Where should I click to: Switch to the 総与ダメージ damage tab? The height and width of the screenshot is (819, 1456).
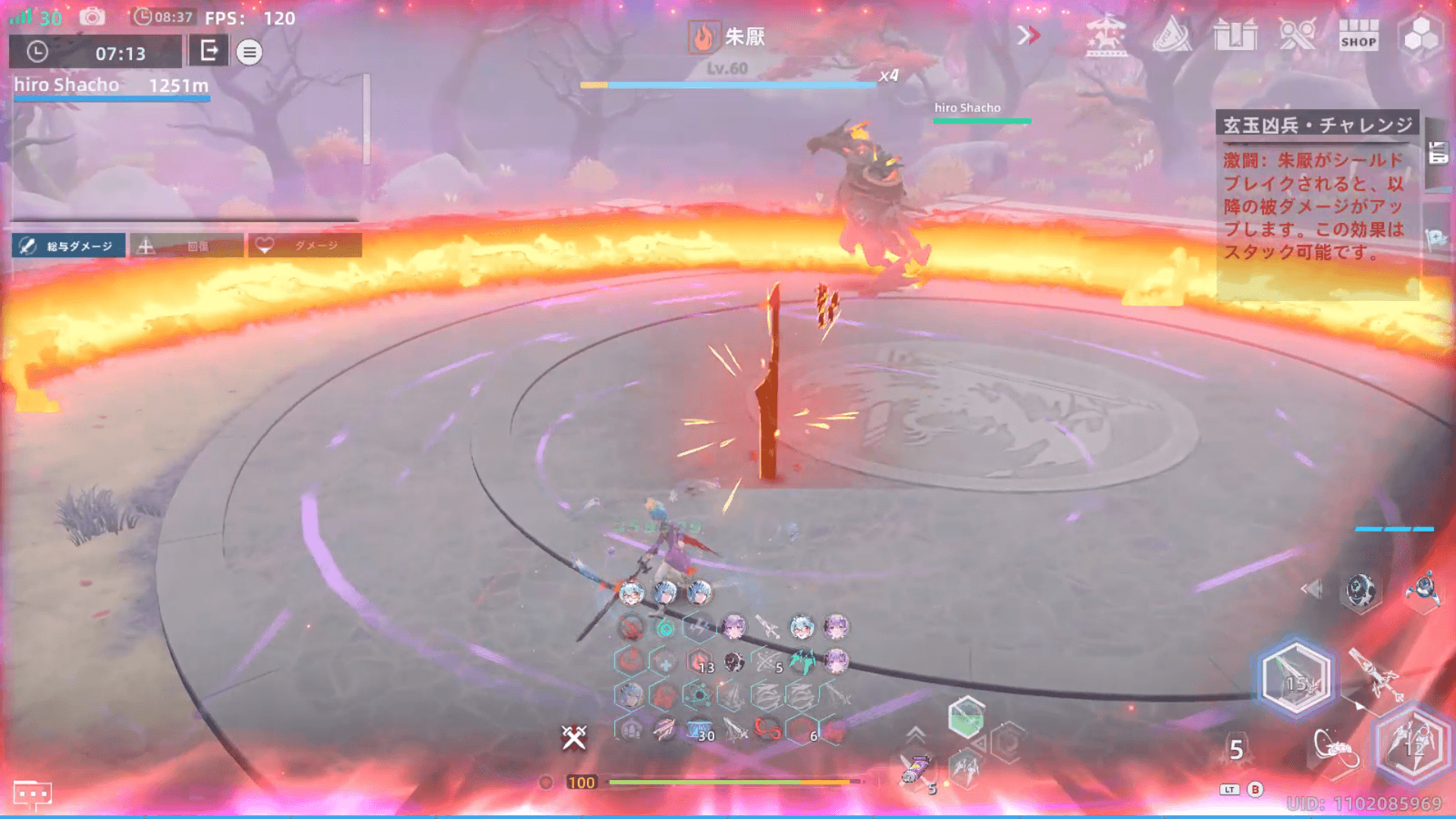(69, 246)
